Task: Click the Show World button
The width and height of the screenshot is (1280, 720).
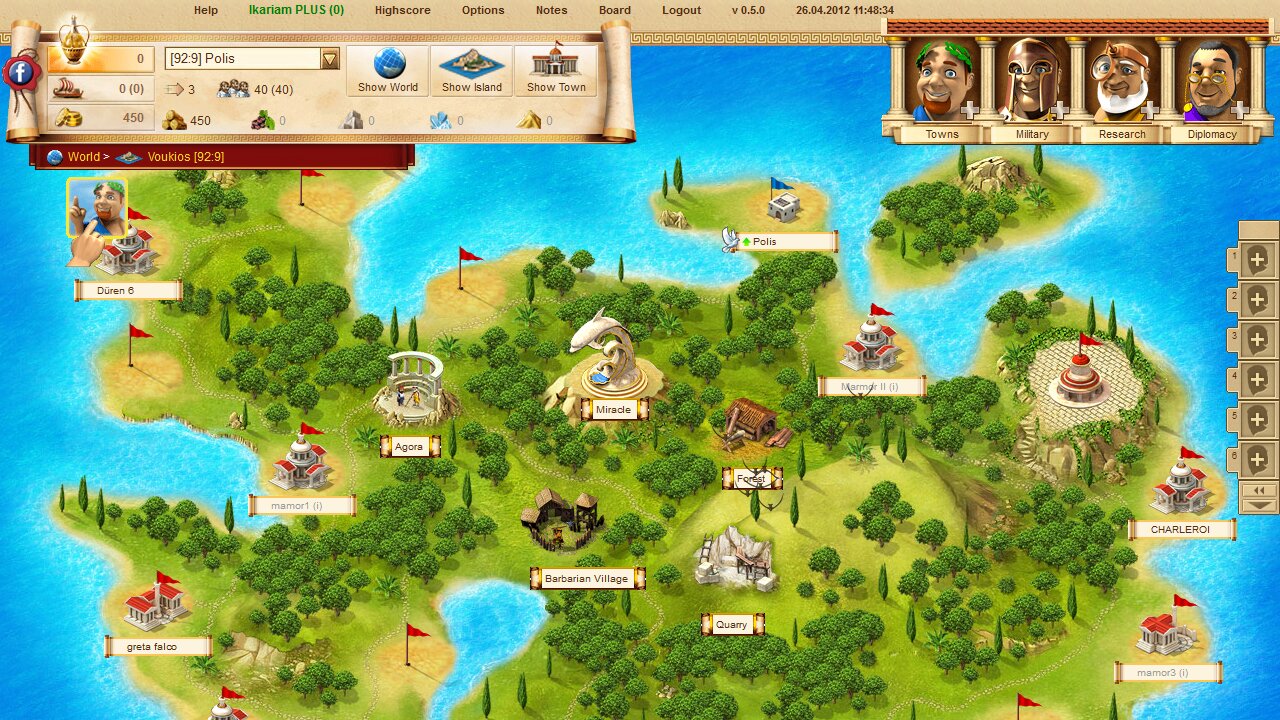Action: pyautogui.click(x=388, y=70)
